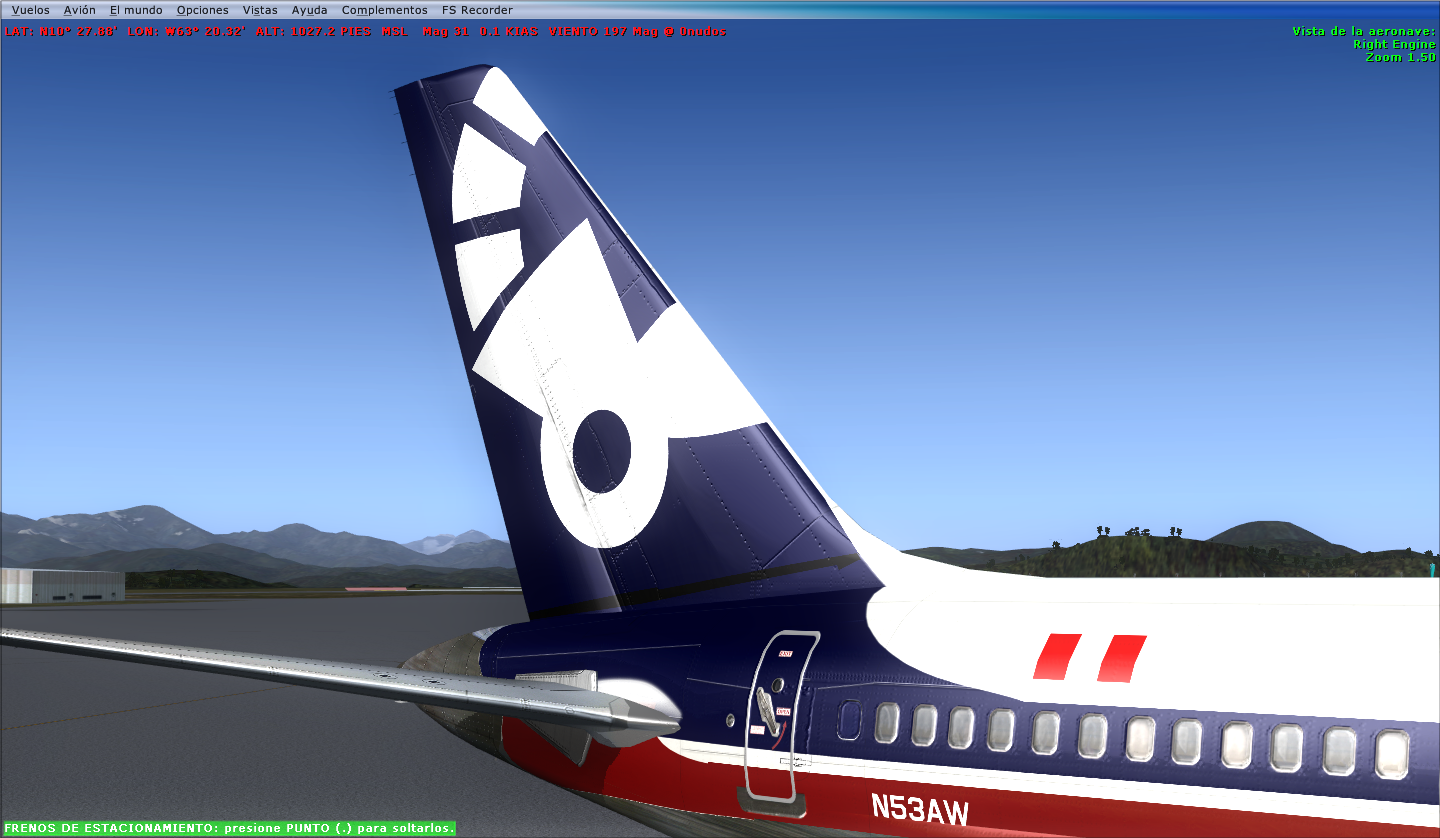This screenshot has height=838, width=1440.
Task: Select the 'Right Engine' view name text
Action: (x=1397, y=44)
